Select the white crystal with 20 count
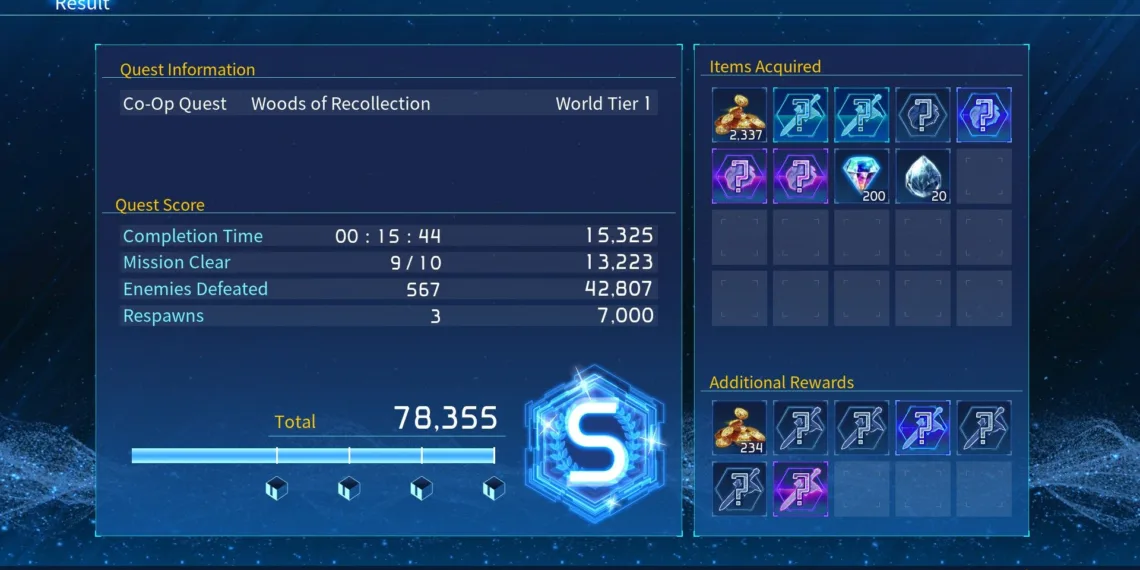 tap(922, 176)
